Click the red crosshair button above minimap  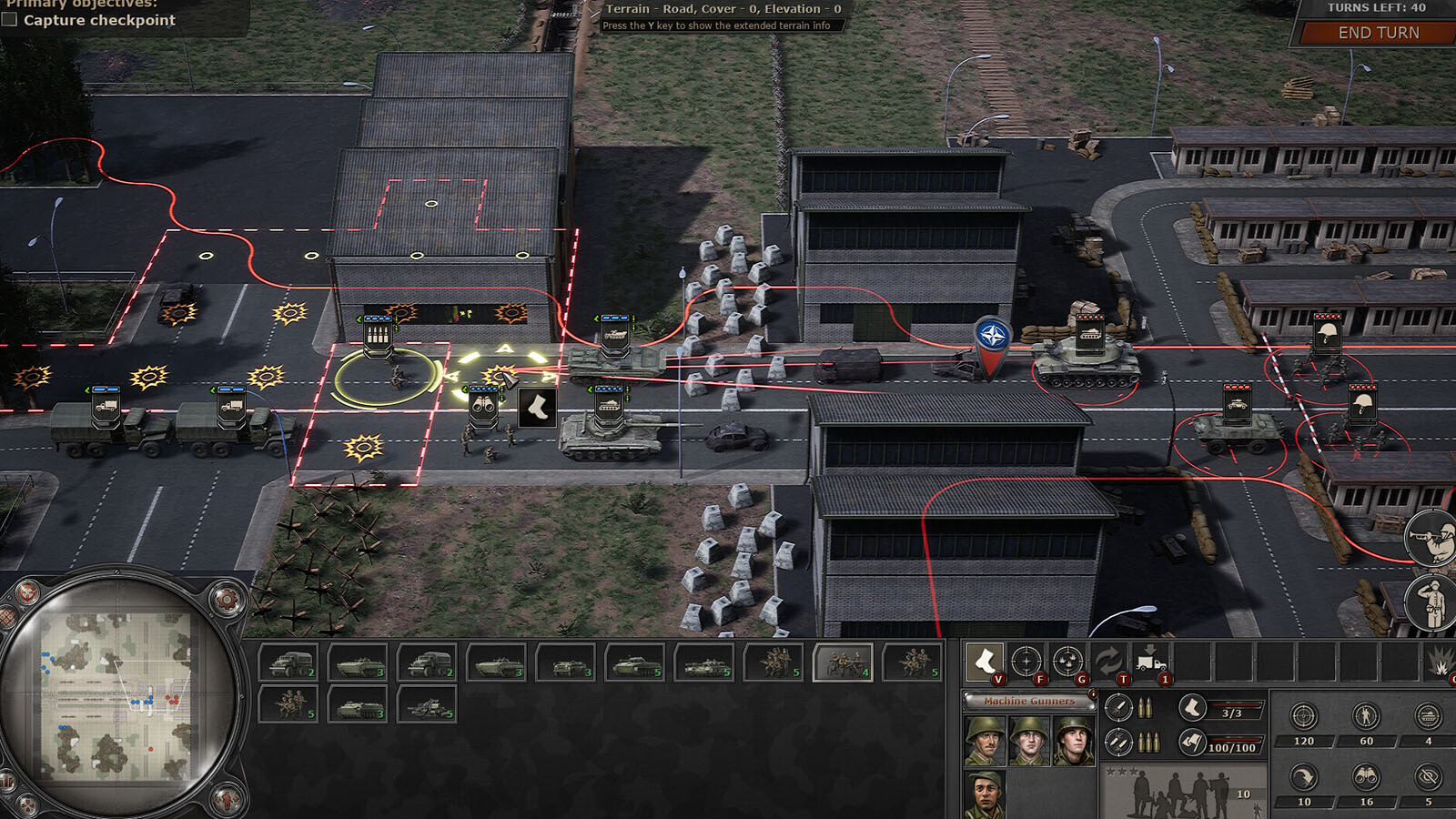(x=27, y=593)
